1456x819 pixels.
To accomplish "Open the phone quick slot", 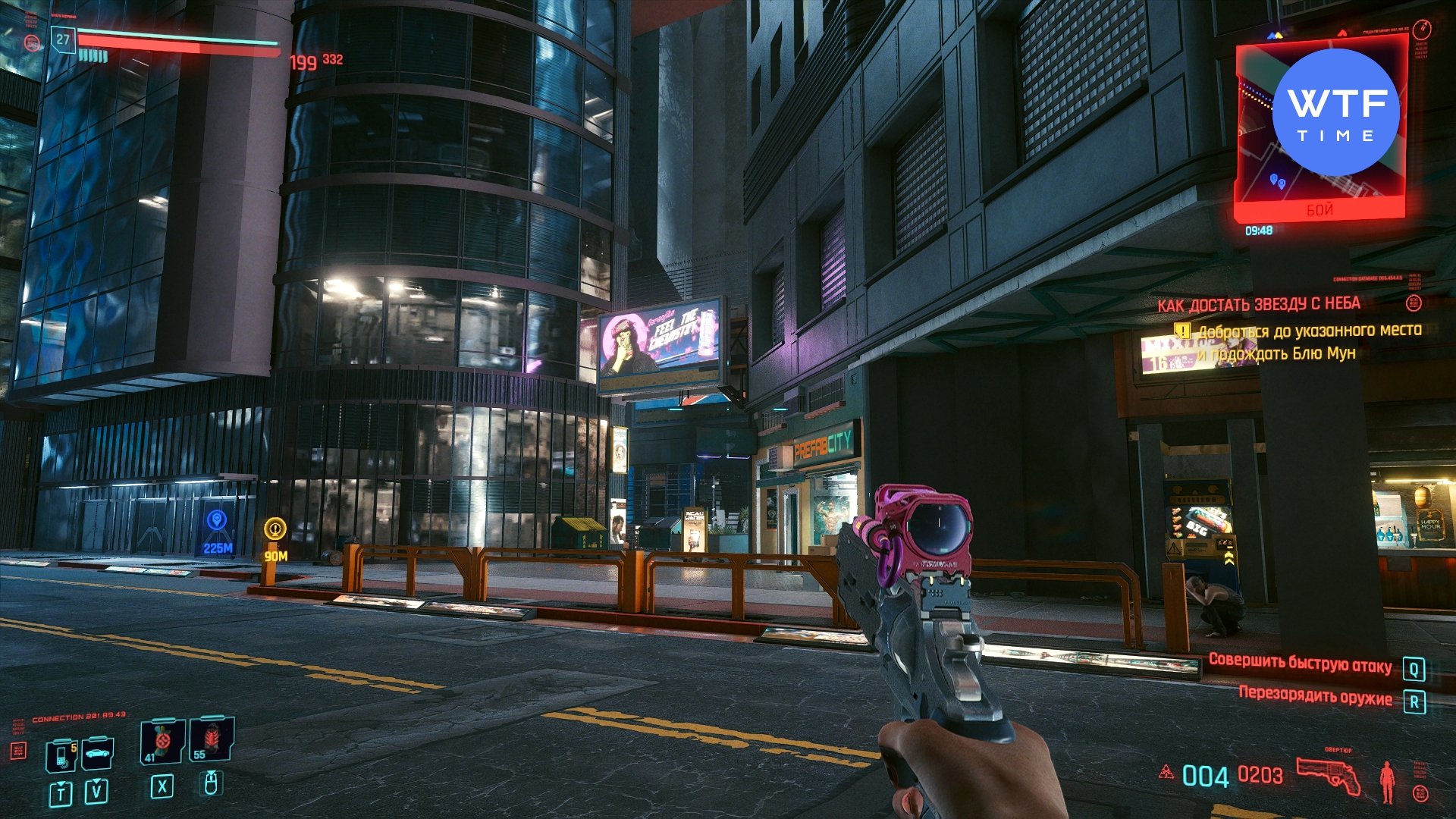I will click(x=61, y=755).
